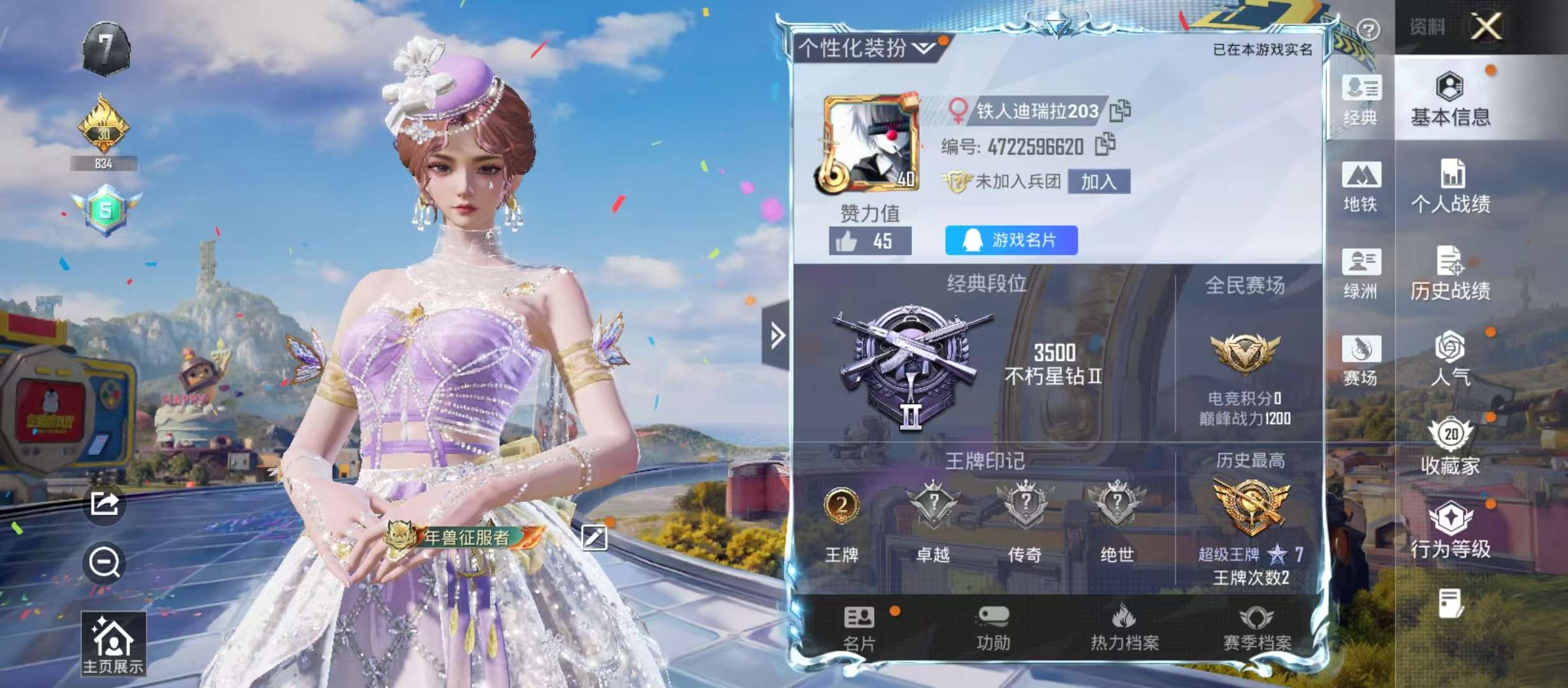Screen dimensions: 1568x688
Task: Copy the player ID number 4722596620
Action: point(1105,145)
